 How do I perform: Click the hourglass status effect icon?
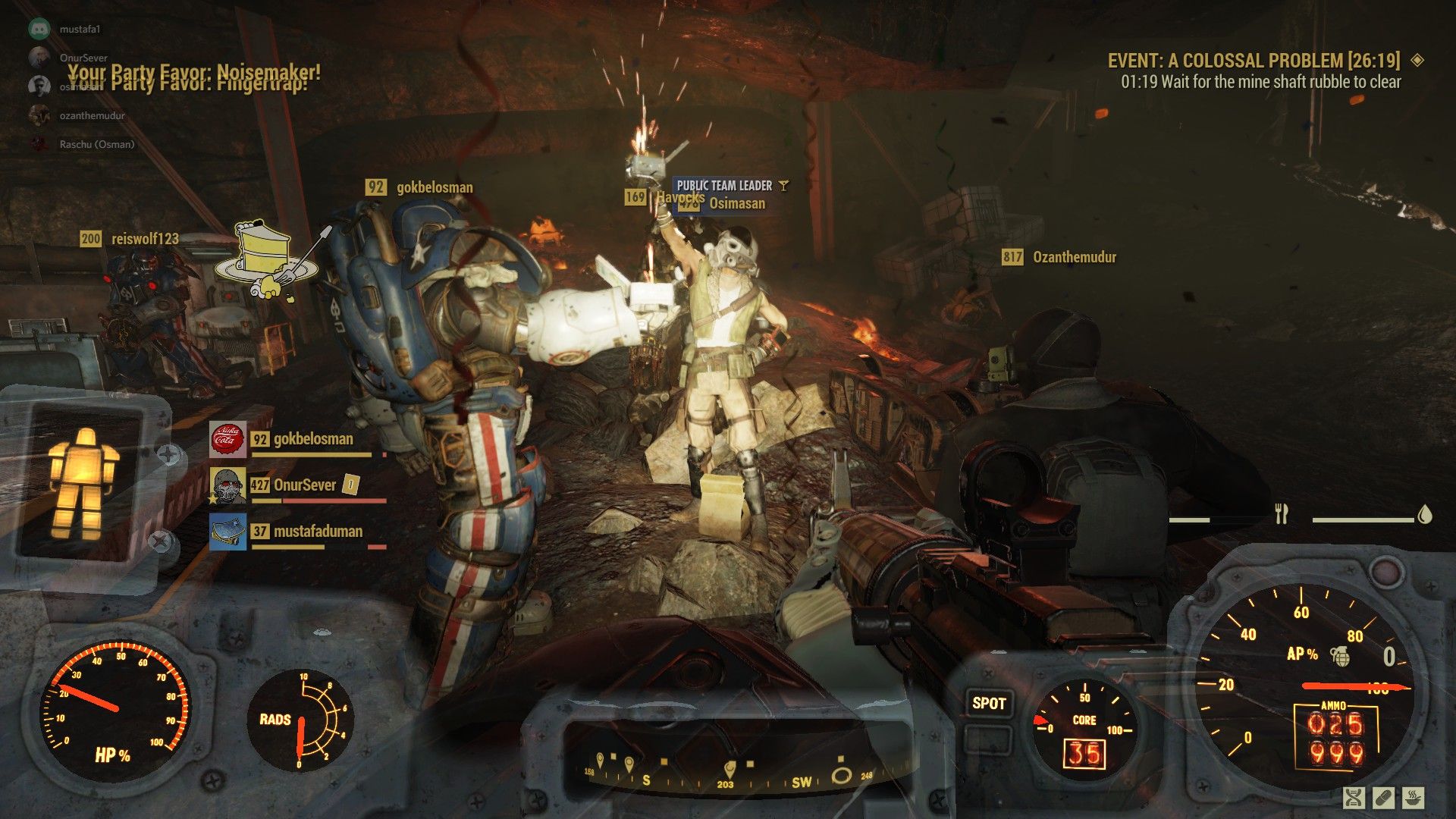pos(1354,797)
